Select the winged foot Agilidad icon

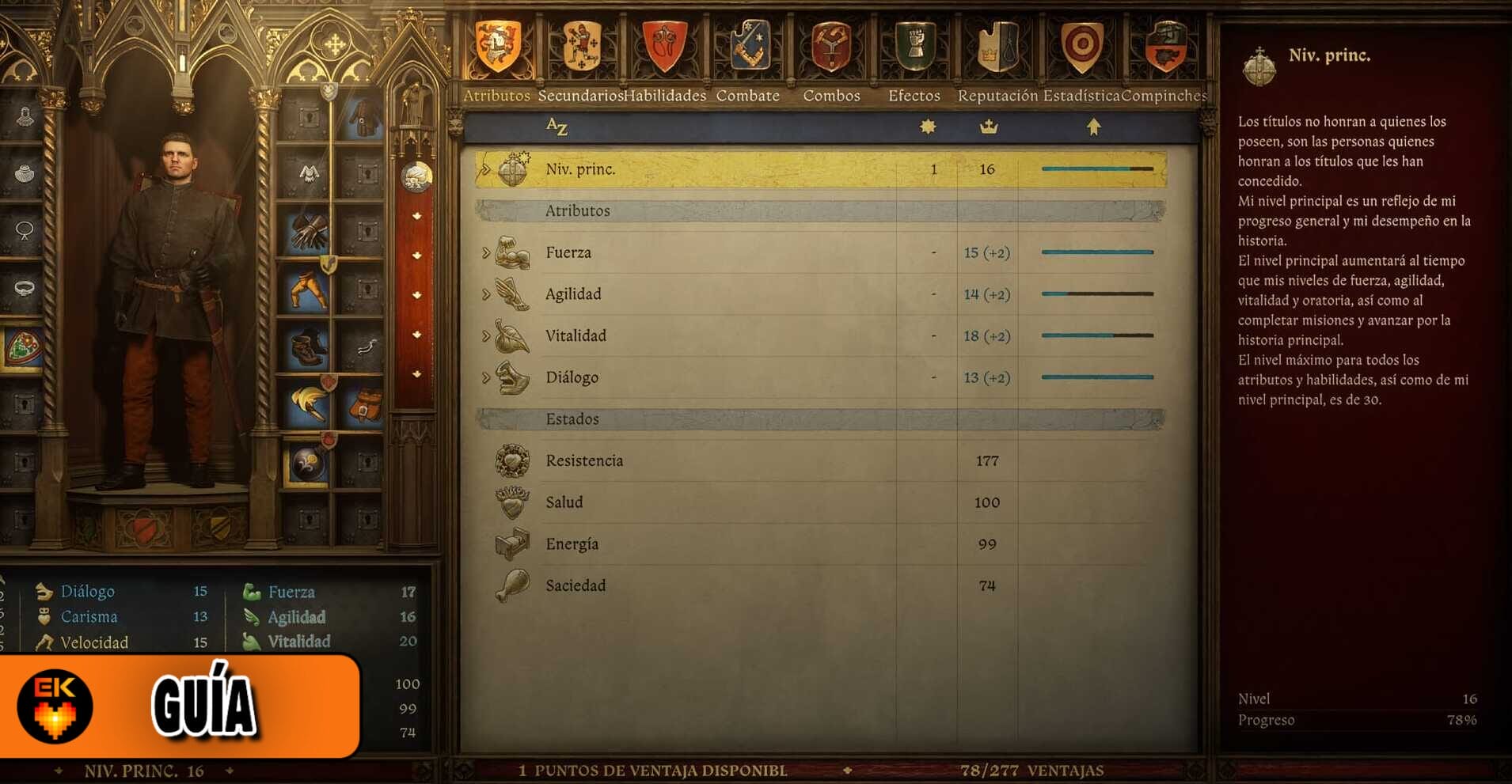[513, 294]
